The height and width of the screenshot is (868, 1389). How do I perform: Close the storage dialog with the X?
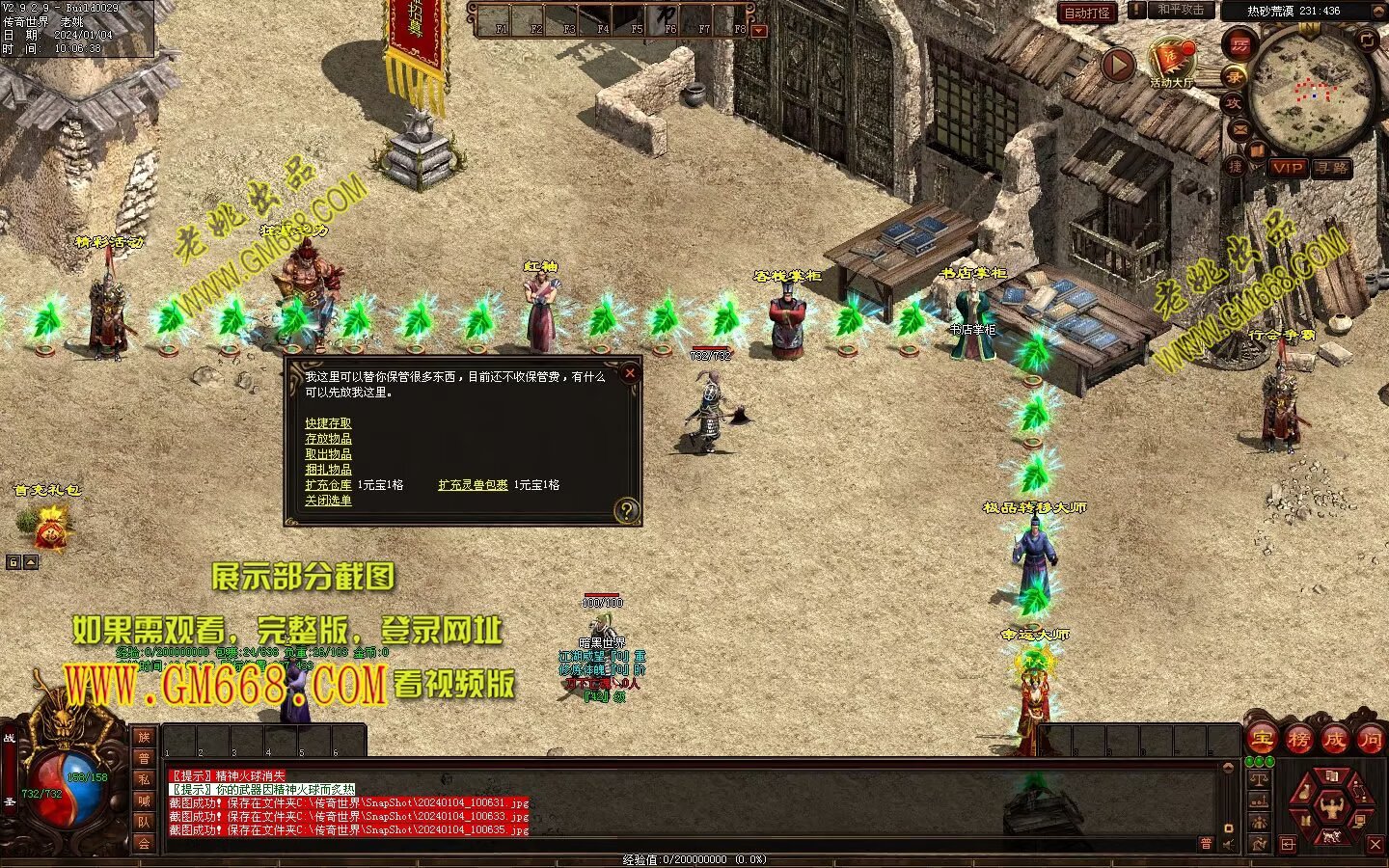[630, 372]
